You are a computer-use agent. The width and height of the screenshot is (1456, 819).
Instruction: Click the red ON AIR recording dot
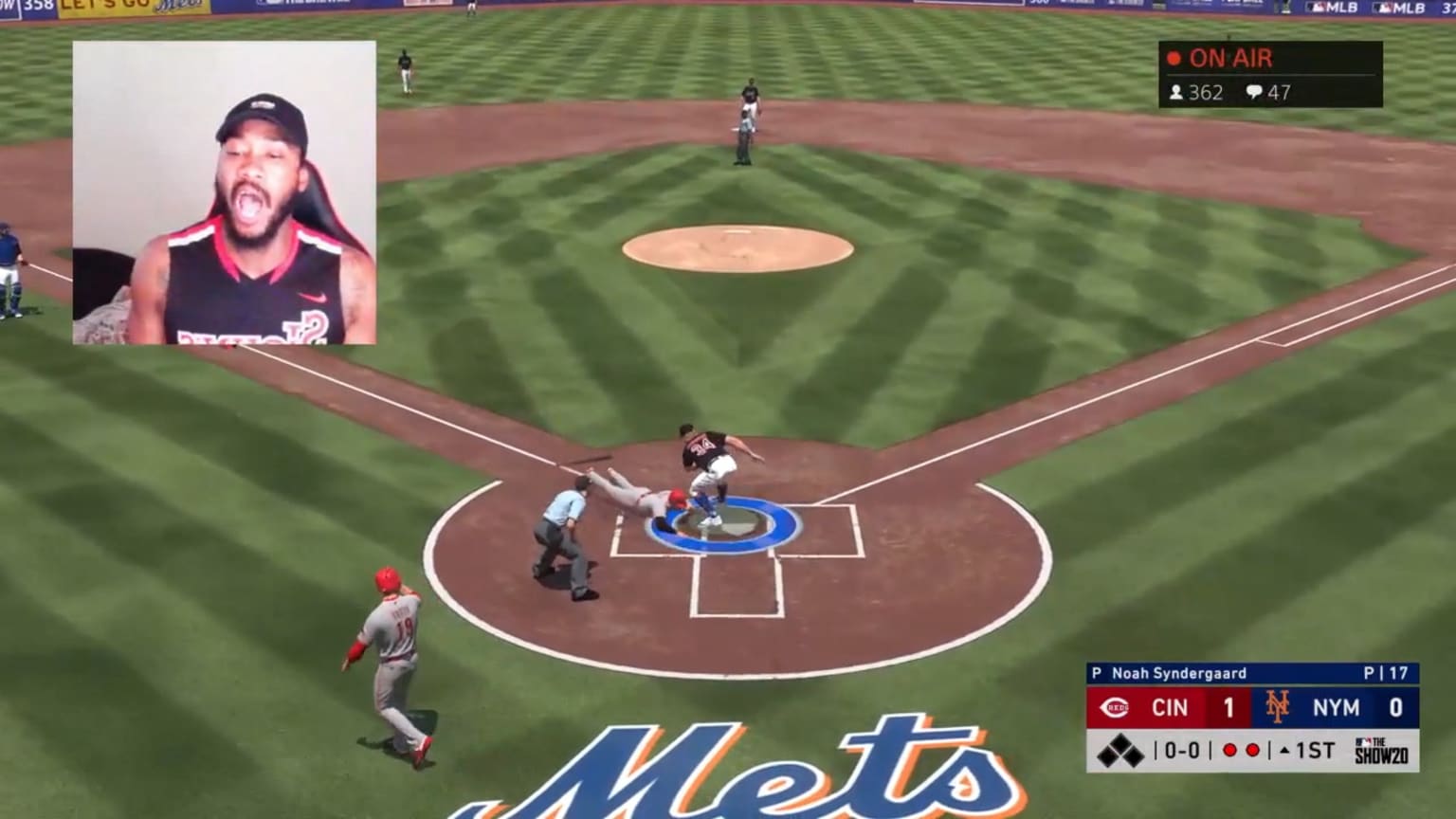click(1174, 58)
